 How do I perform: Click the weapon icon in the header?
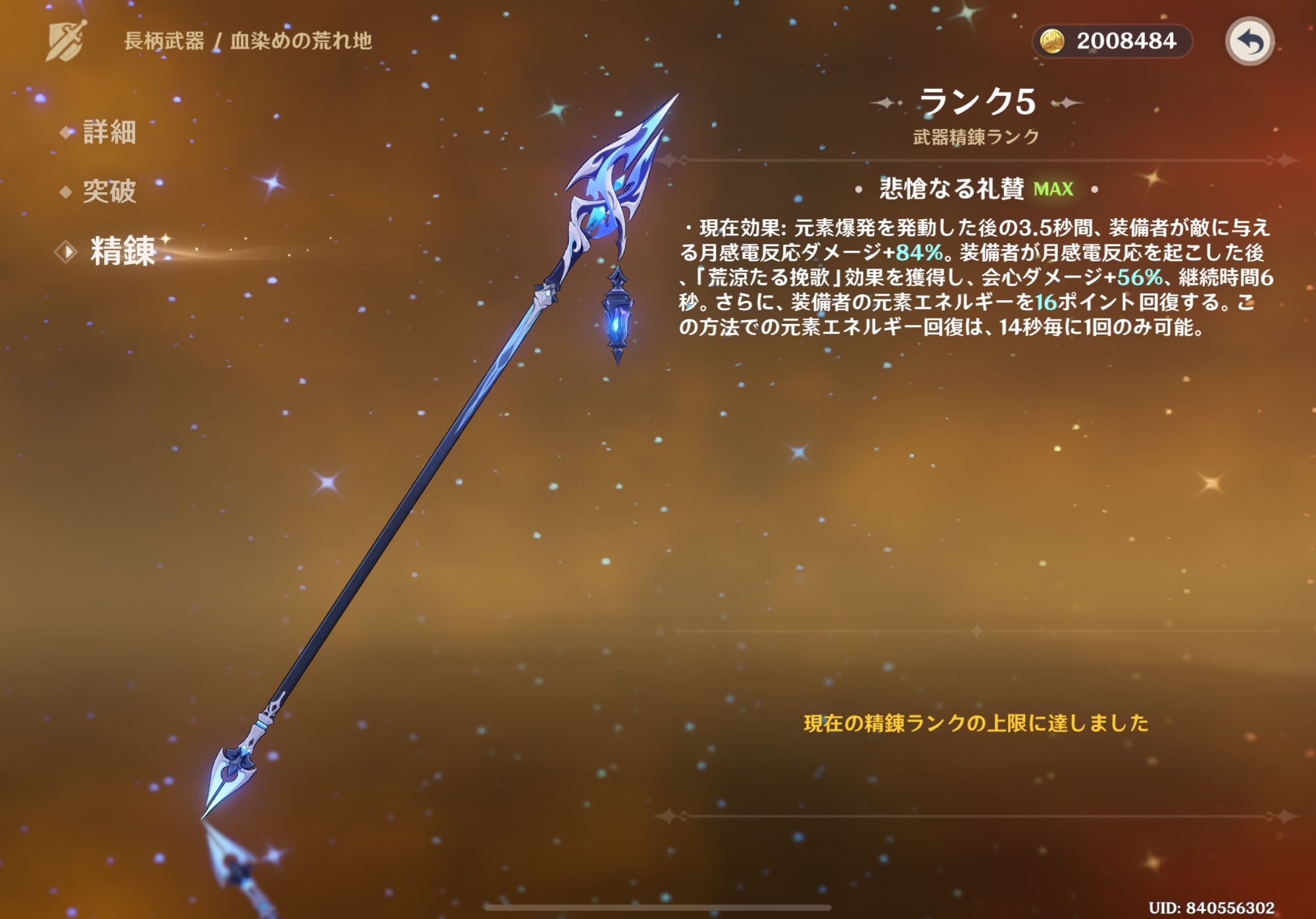[x=66, y=41]
